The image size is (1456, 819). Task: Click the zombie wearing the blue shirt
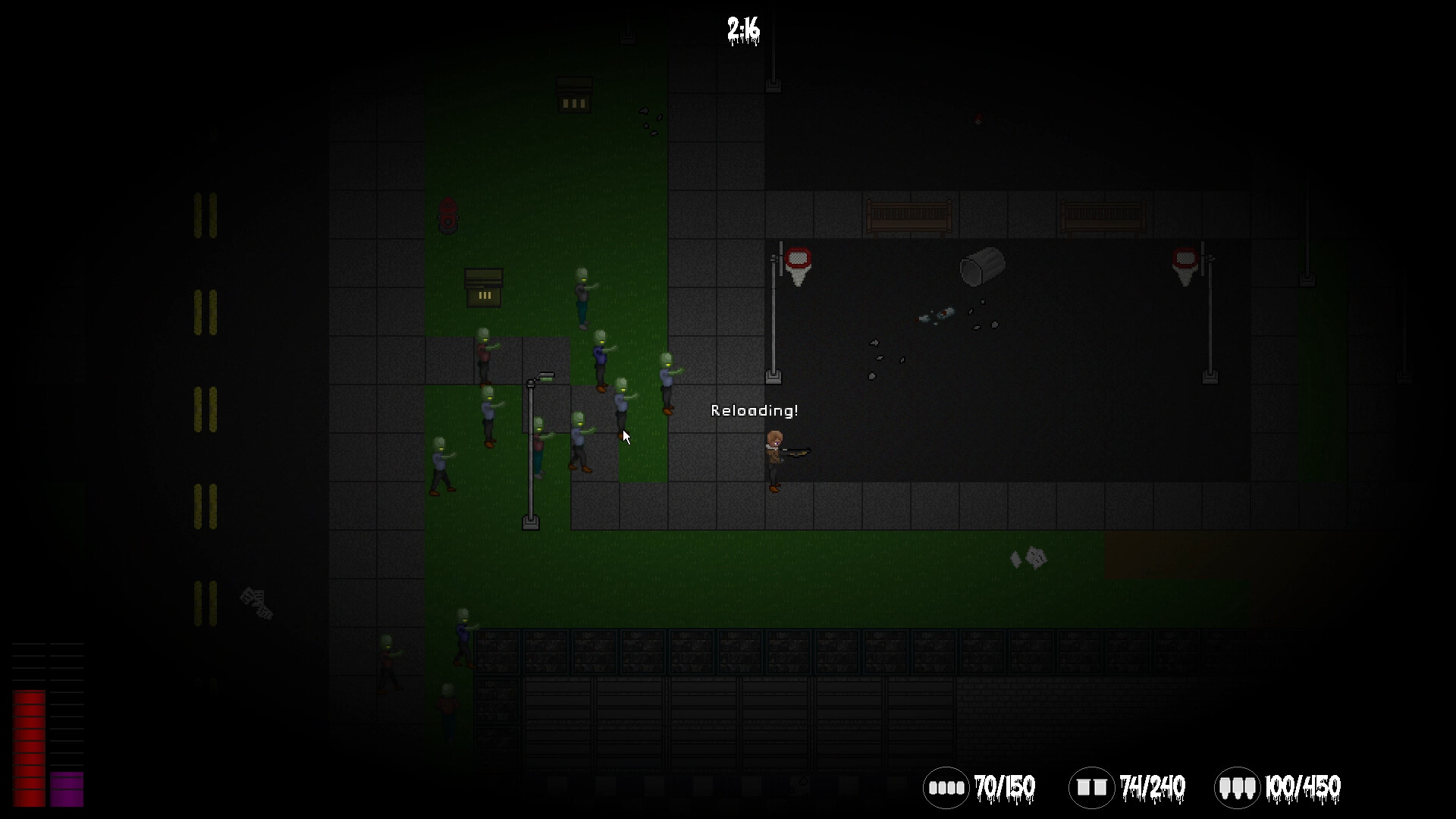(x=601, y=354)
